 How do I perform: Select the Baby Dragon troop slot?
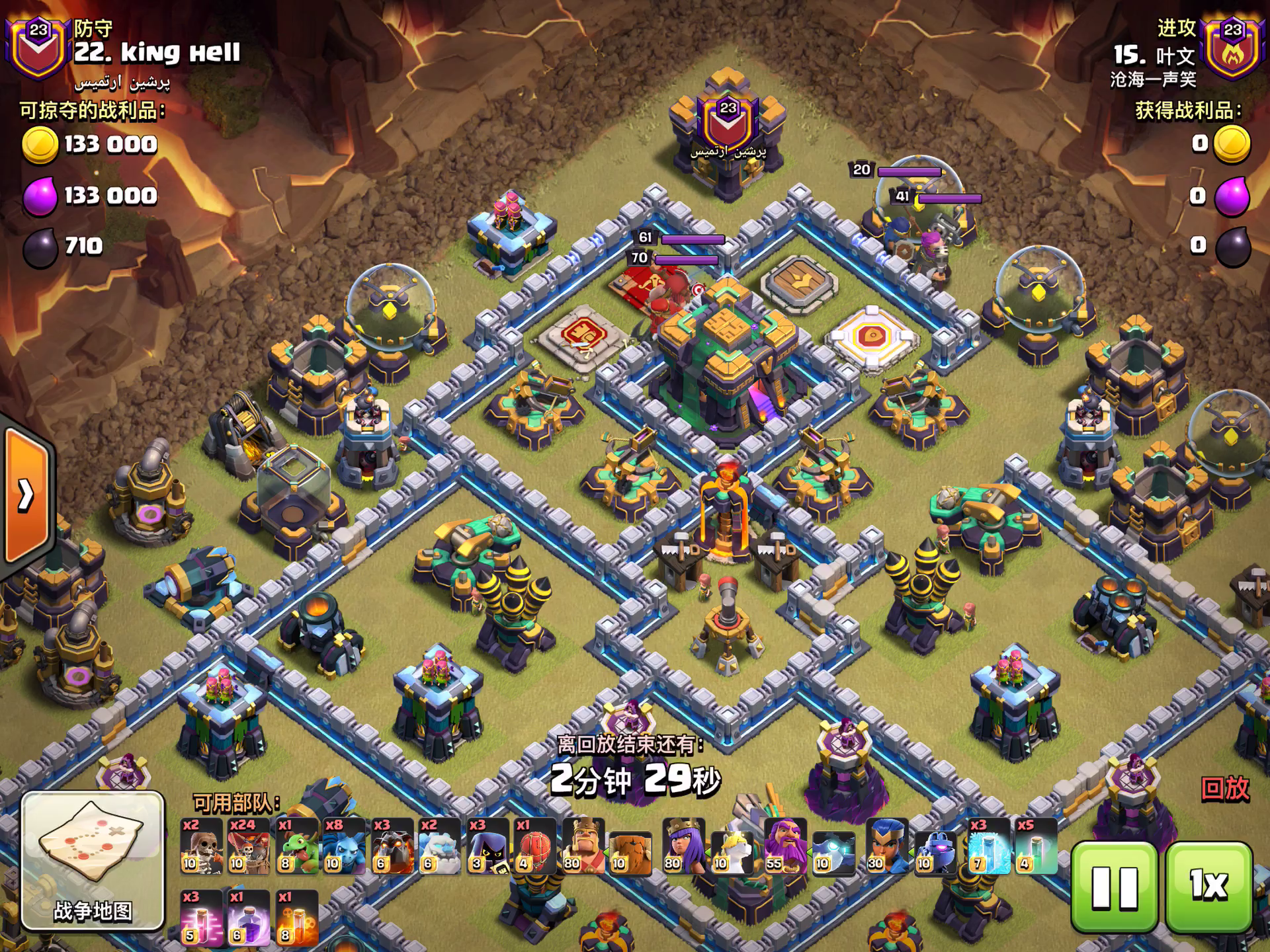coord(297,846)
